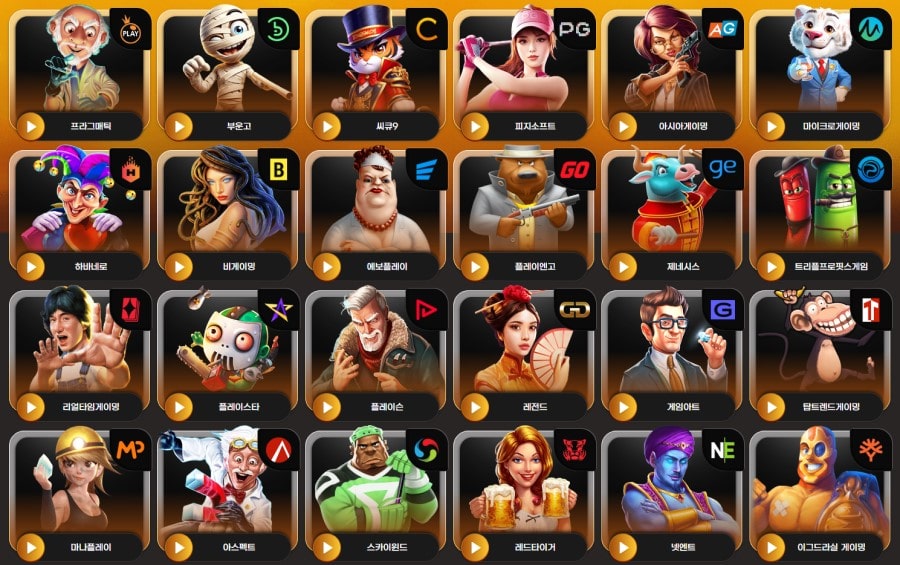
Task: Open the 넷엔트 genie tile
Action: (674, 490)
